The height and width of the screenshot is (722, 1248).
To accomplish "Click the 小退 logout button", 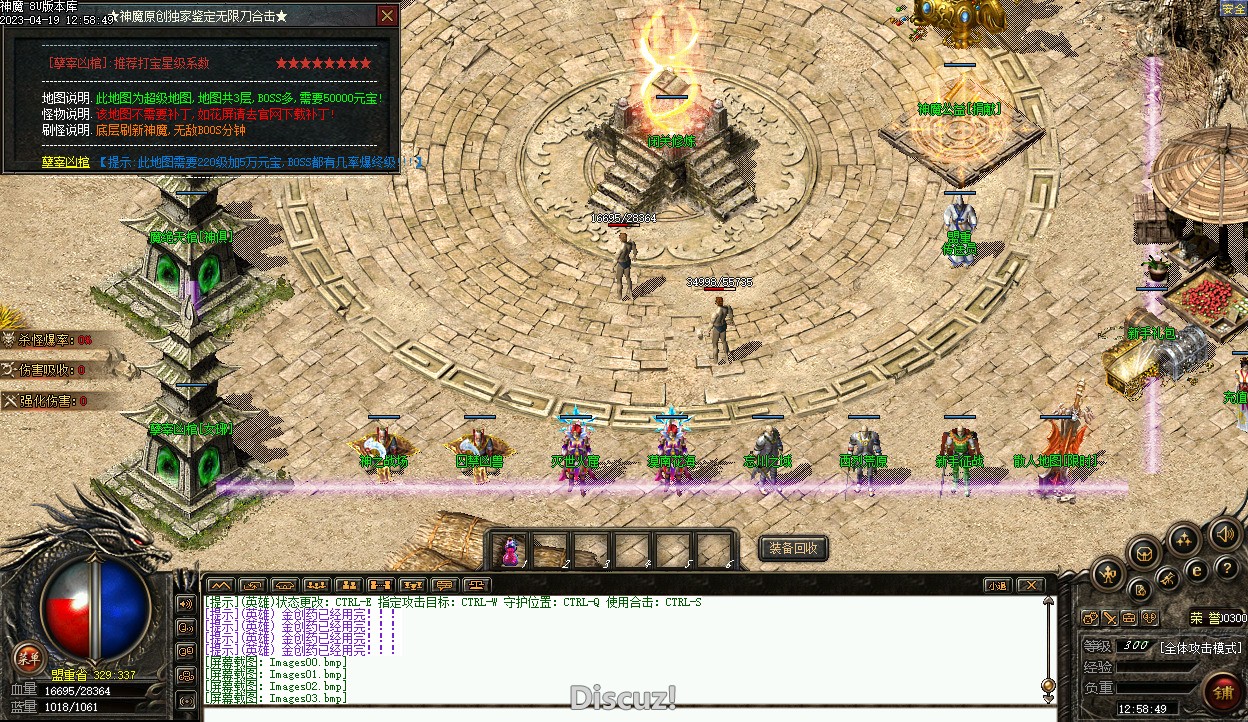I will coord(997,585).
